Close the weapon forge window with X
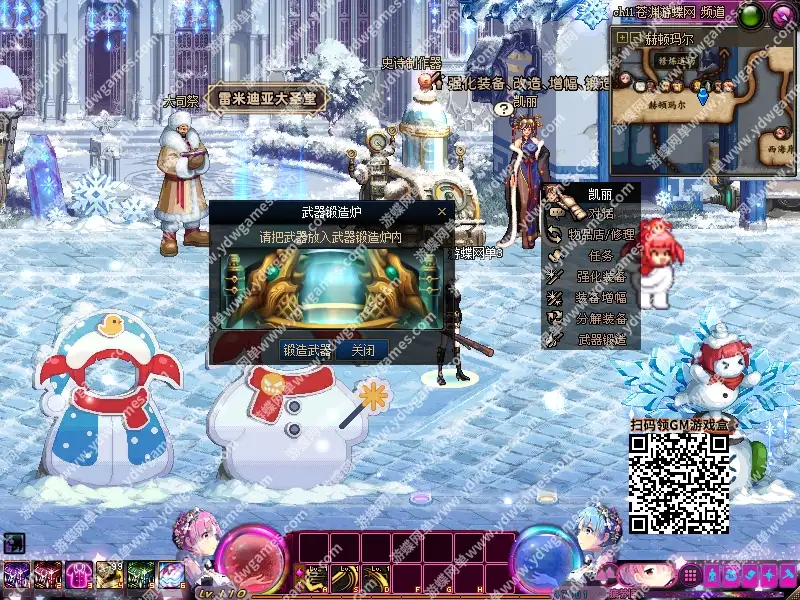 coord(442,212)
